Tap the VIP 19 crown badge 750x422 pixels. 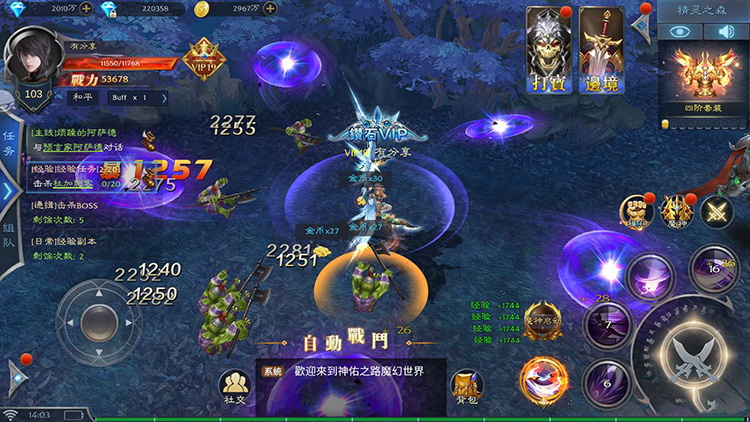click(203, 56)
